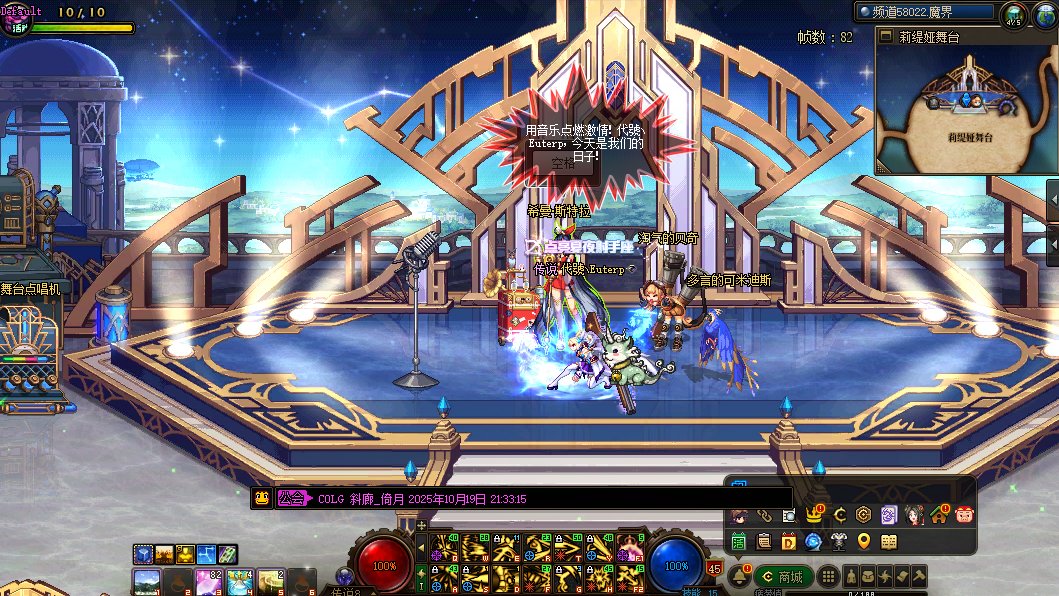Open the golden crown icon with alert
The image size is (1059, 596).
(x=814, y=515)
